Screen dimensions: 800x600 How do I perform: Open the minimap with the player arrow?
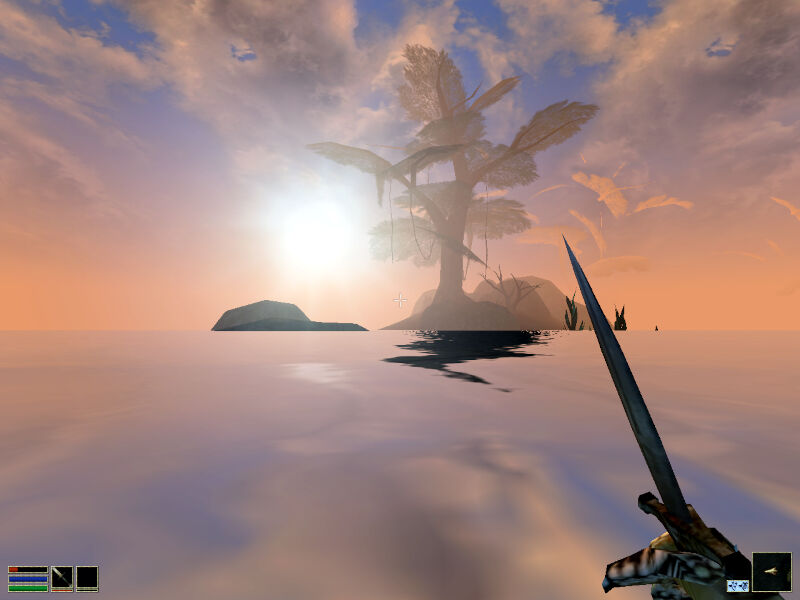coord(771,571)
